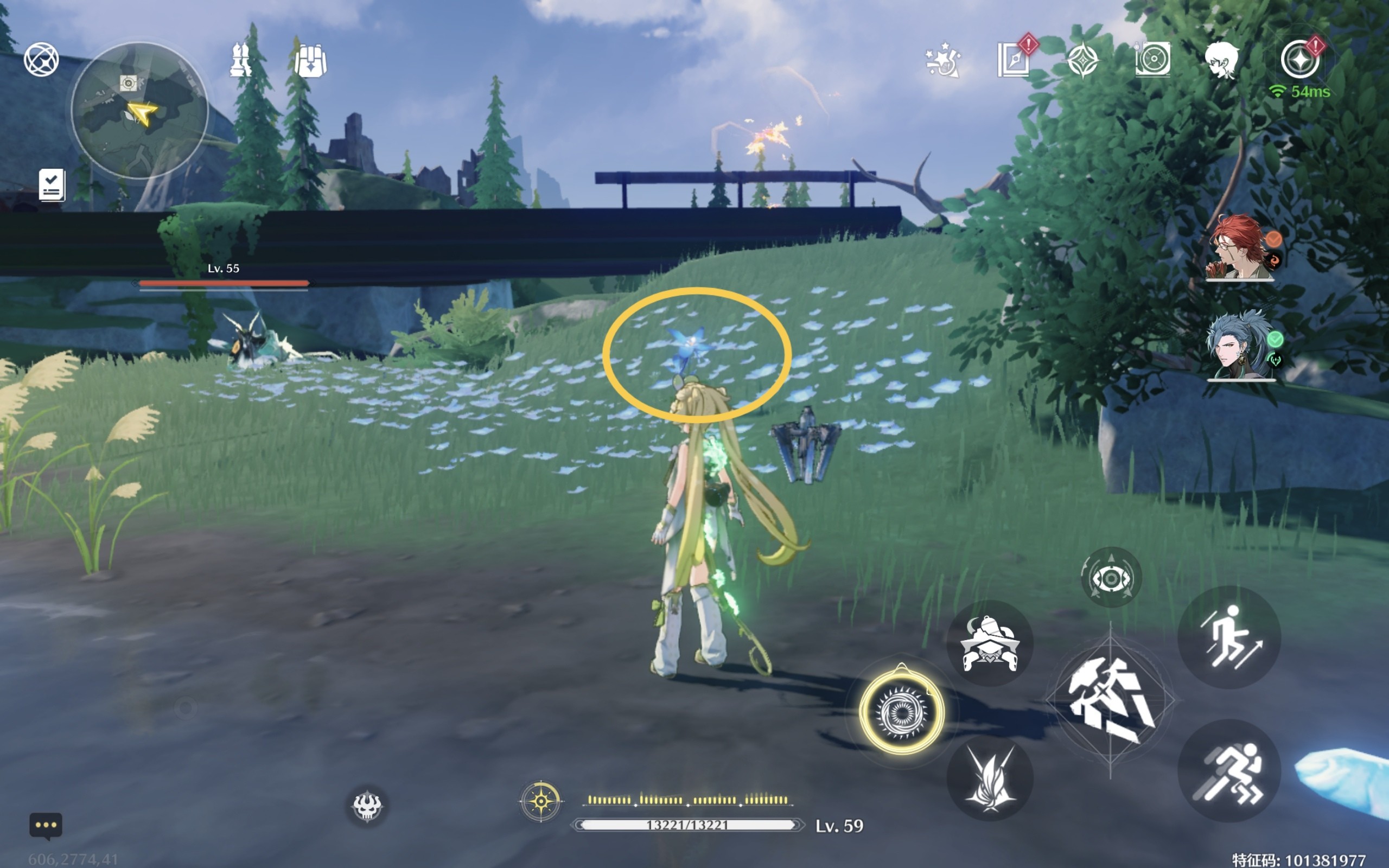The height and width of the screenshot is (868, 1389).
Task: Open the circular minimap
Action: point(139,110)
